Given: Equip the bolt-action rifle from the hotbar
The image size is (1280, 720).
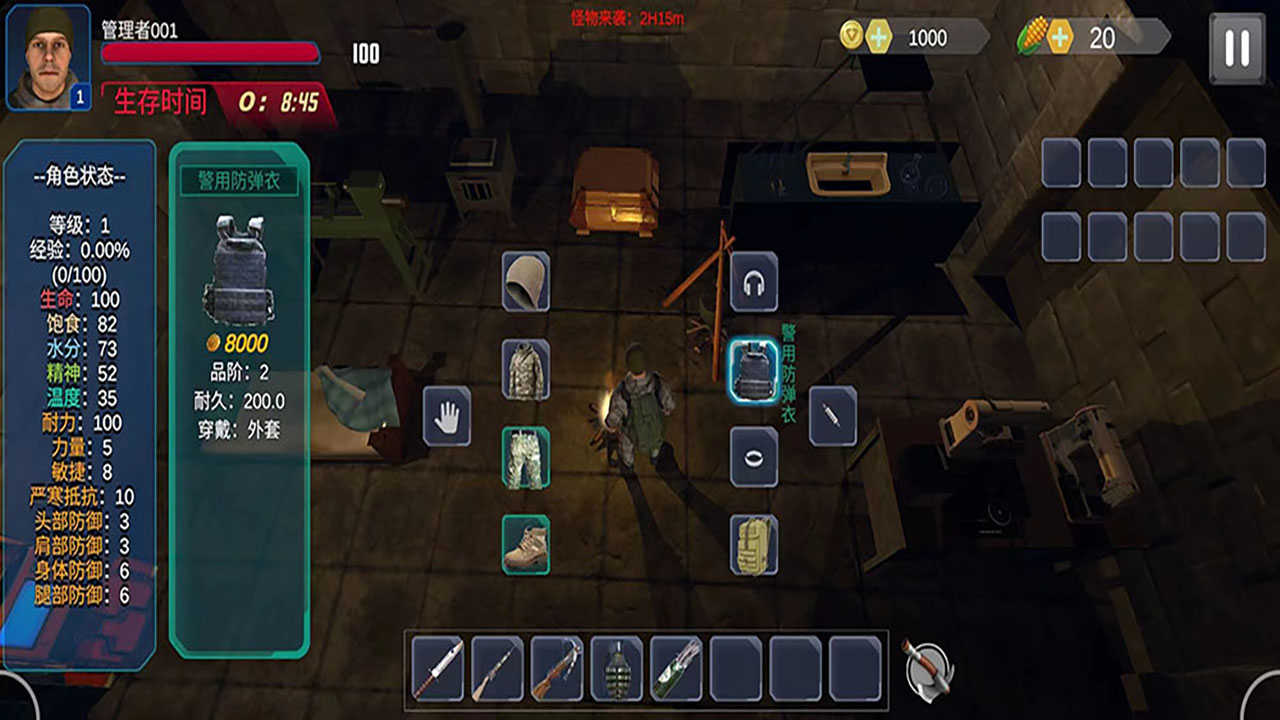Looking at the screenshot, I should coord(498,669).
